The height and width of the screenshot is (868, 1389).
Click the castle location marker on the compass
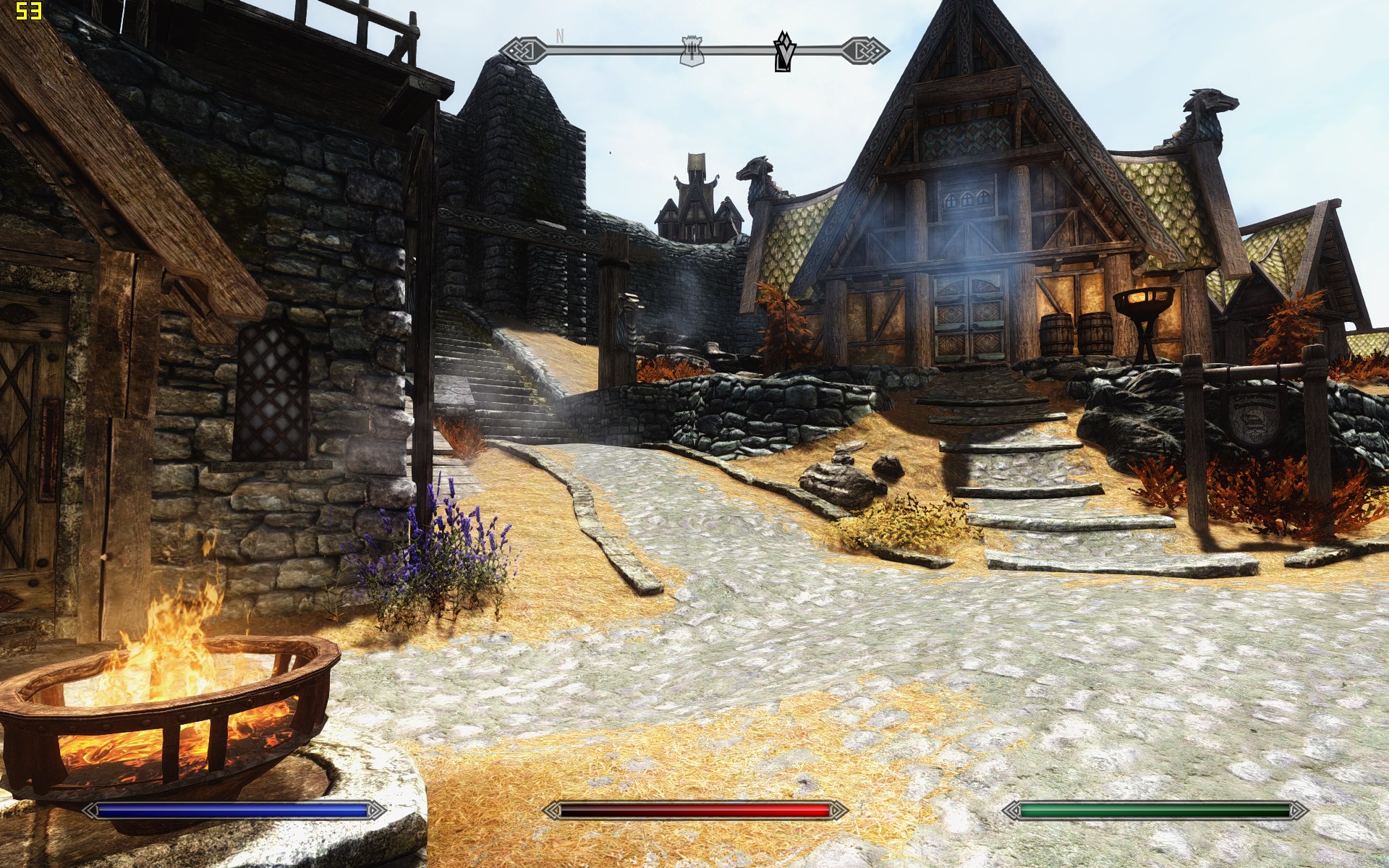(692, 51)
